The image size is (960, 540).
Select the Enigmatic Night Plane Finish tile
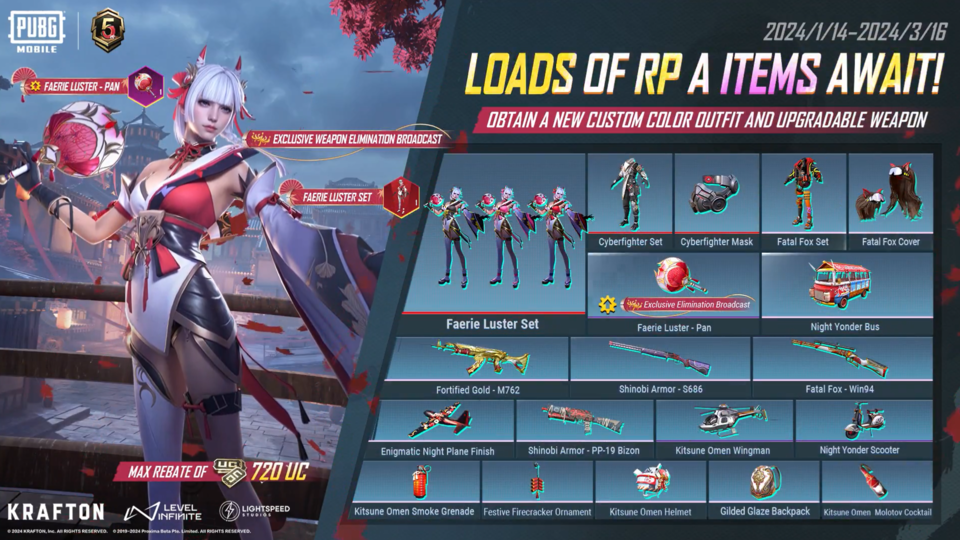click(438, 428)
